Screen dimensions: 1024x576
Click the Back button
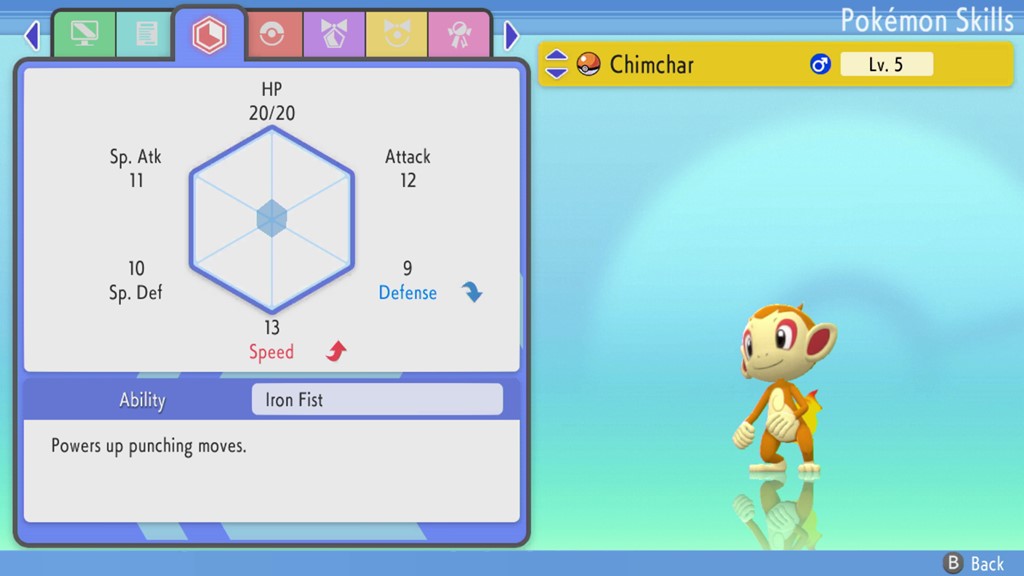click(x=974, y=563)
